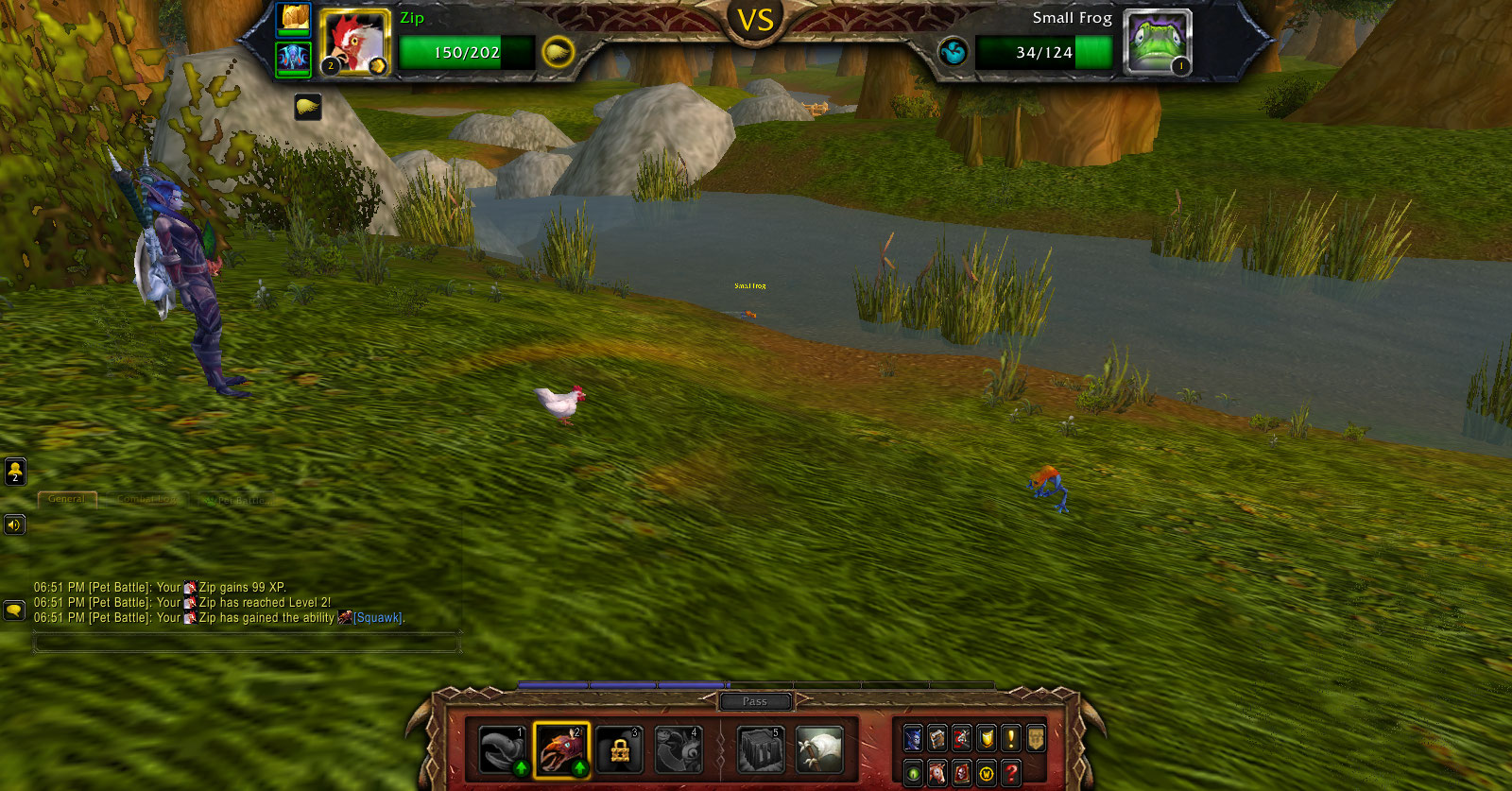Select Zip's chicken portrait

point(355,43)
